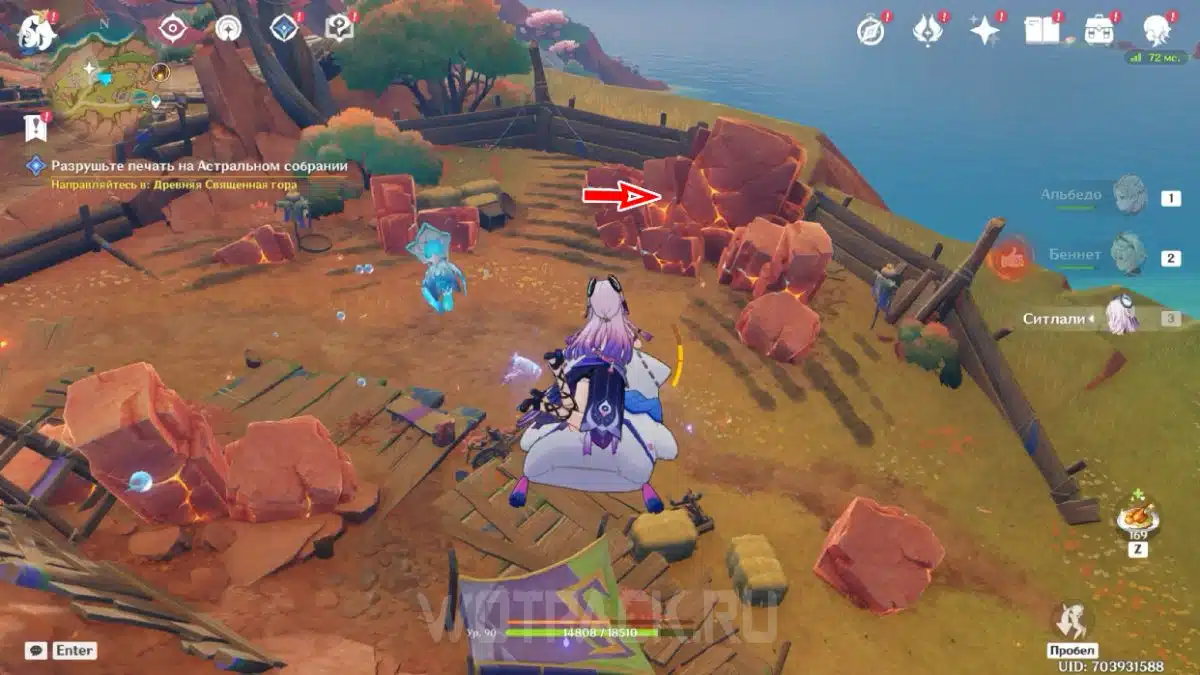1200x675 pixels.
Task: Switch to party member Альбедо
Action: pos(1128,196)
